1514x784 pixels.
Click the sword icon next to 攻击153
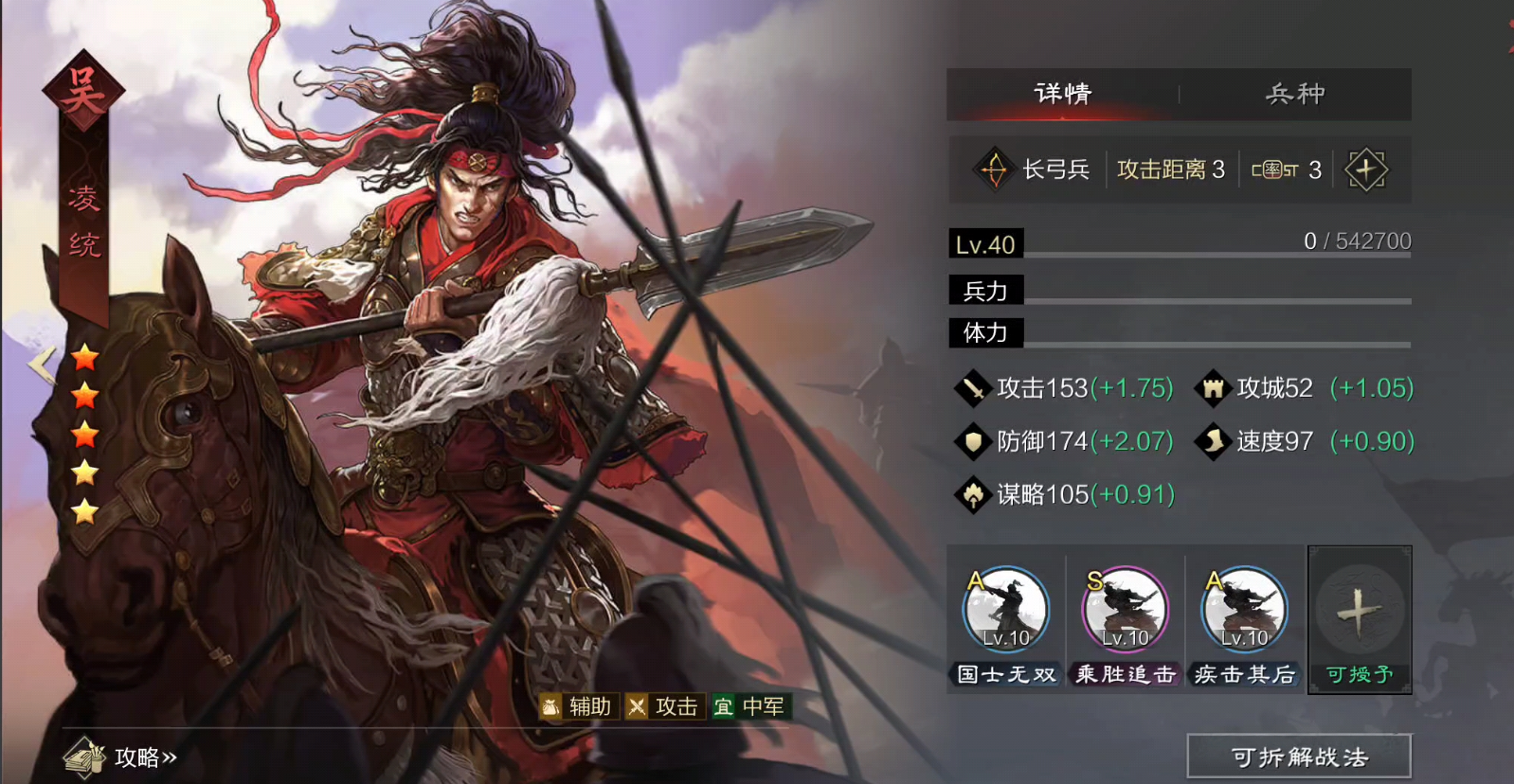point(975,388)
